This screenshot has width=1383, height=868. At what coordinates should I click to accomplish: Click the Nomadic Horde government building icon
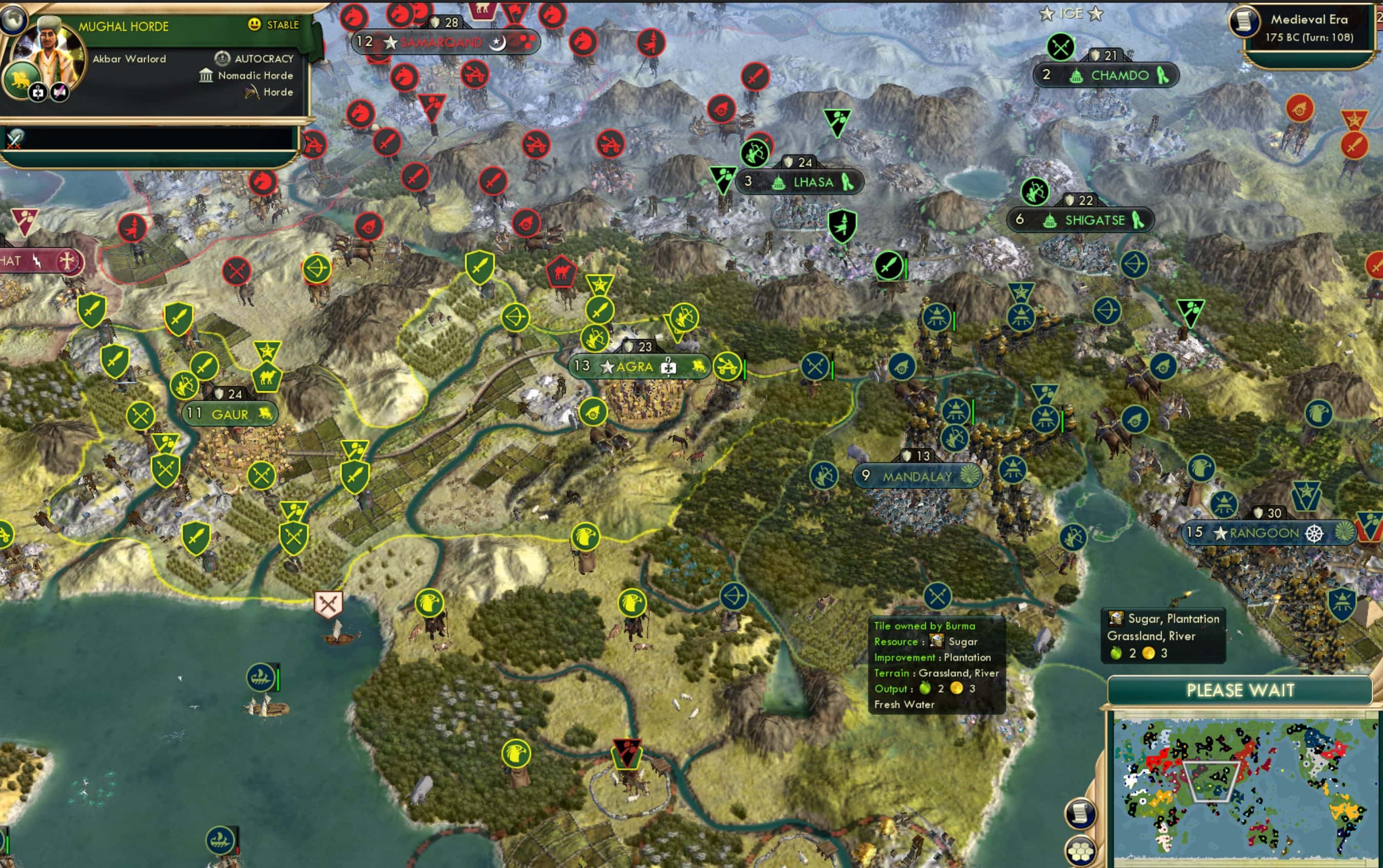(x=205, y=75)
